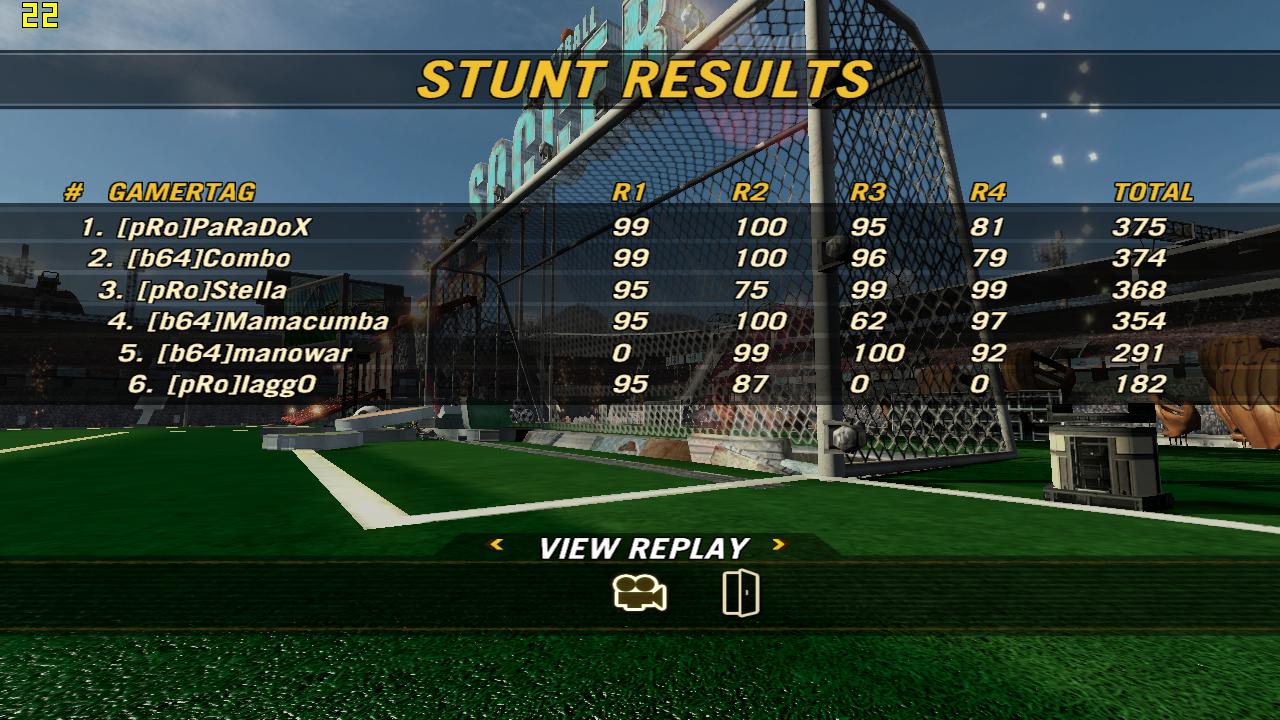Click the left arrow beside View Replay
This screenshot has width=1280, height=720.
tap(496, 545)
